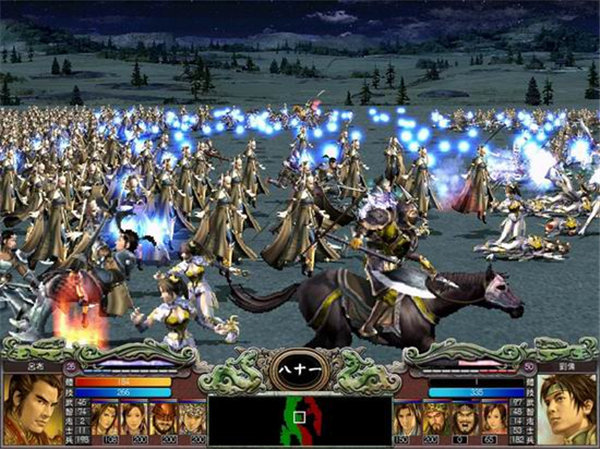Viewport: 600px width, 449px height.
Task: Select right army officer portrait with 150 troops
Action: 404,417
